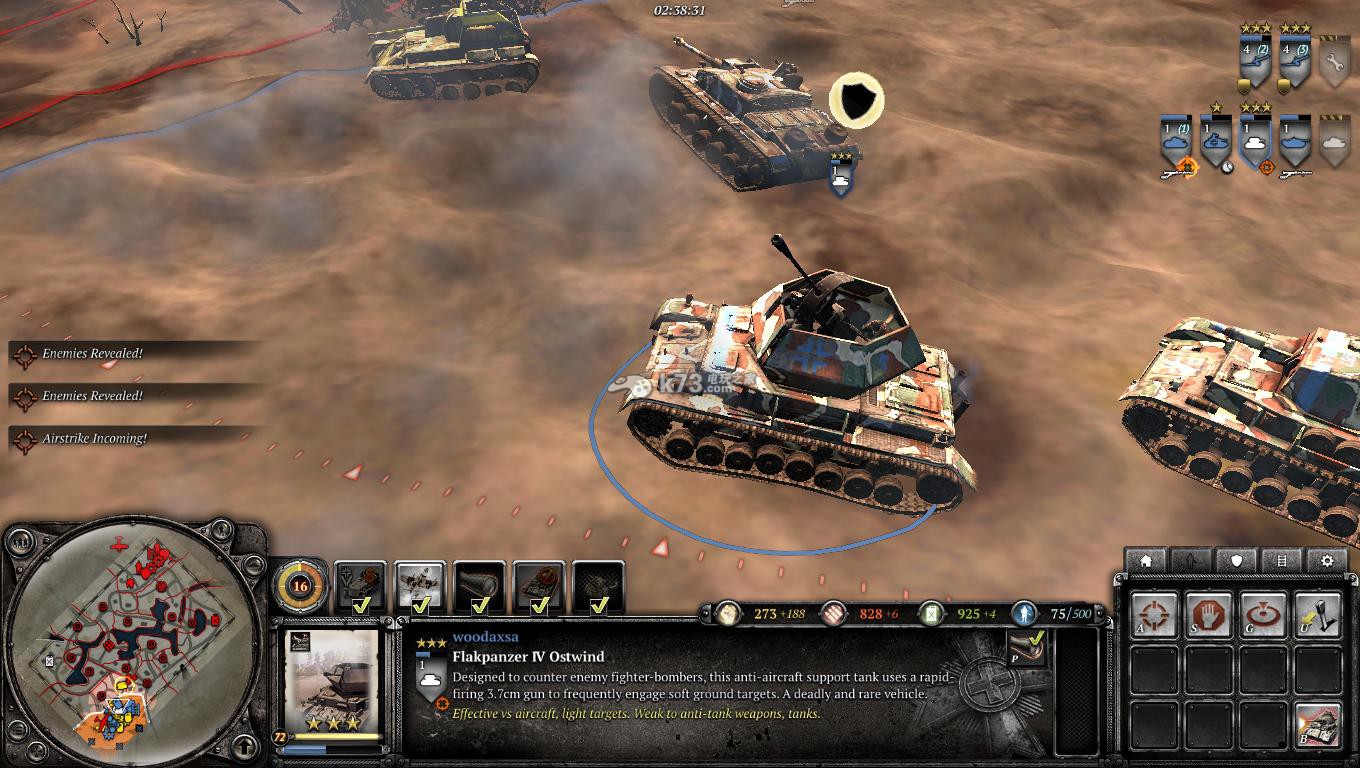Toggle the upgrade icon marked P
The image size is (1360, 768).
(1025, 648)
